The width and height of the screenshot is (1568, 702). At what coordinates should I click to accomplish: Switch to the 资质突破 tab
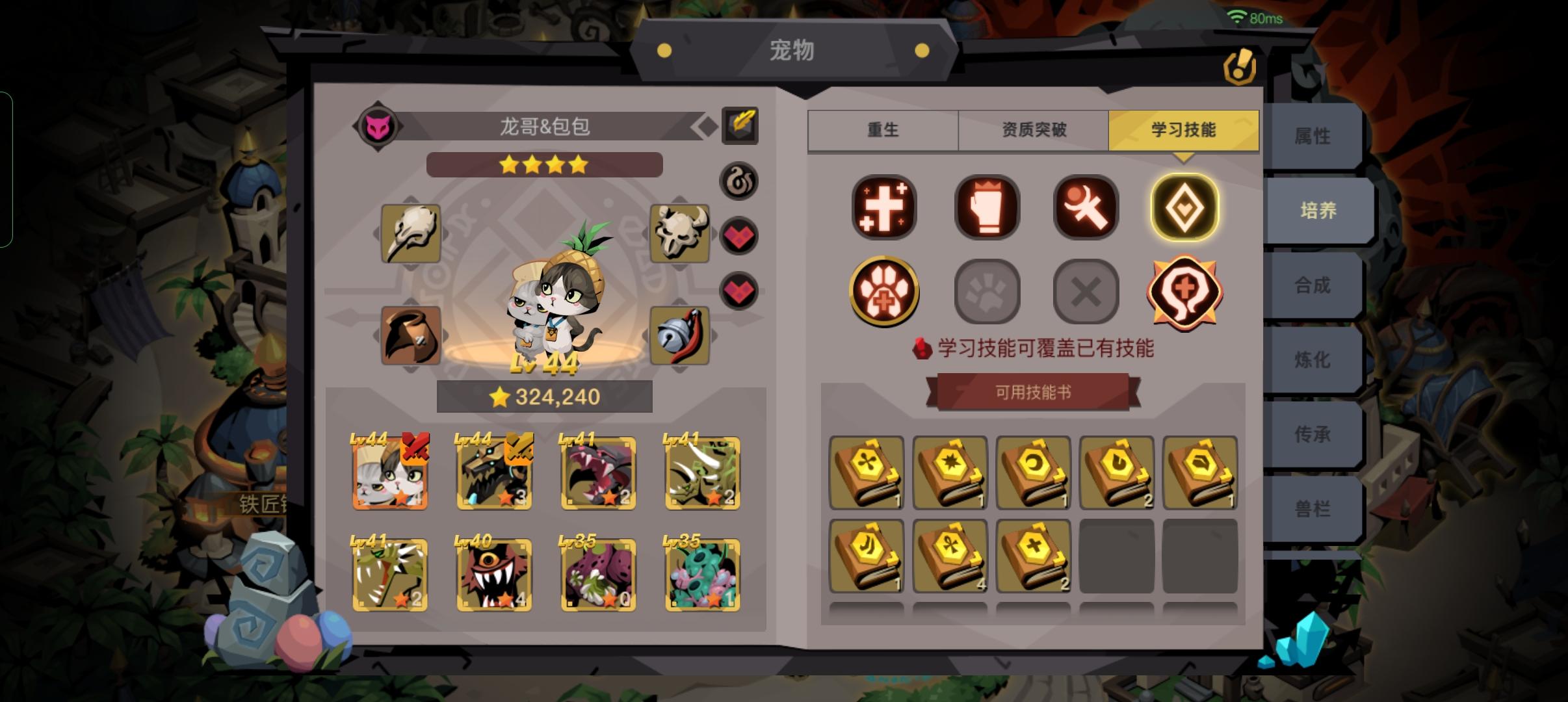click(1034, 129)
